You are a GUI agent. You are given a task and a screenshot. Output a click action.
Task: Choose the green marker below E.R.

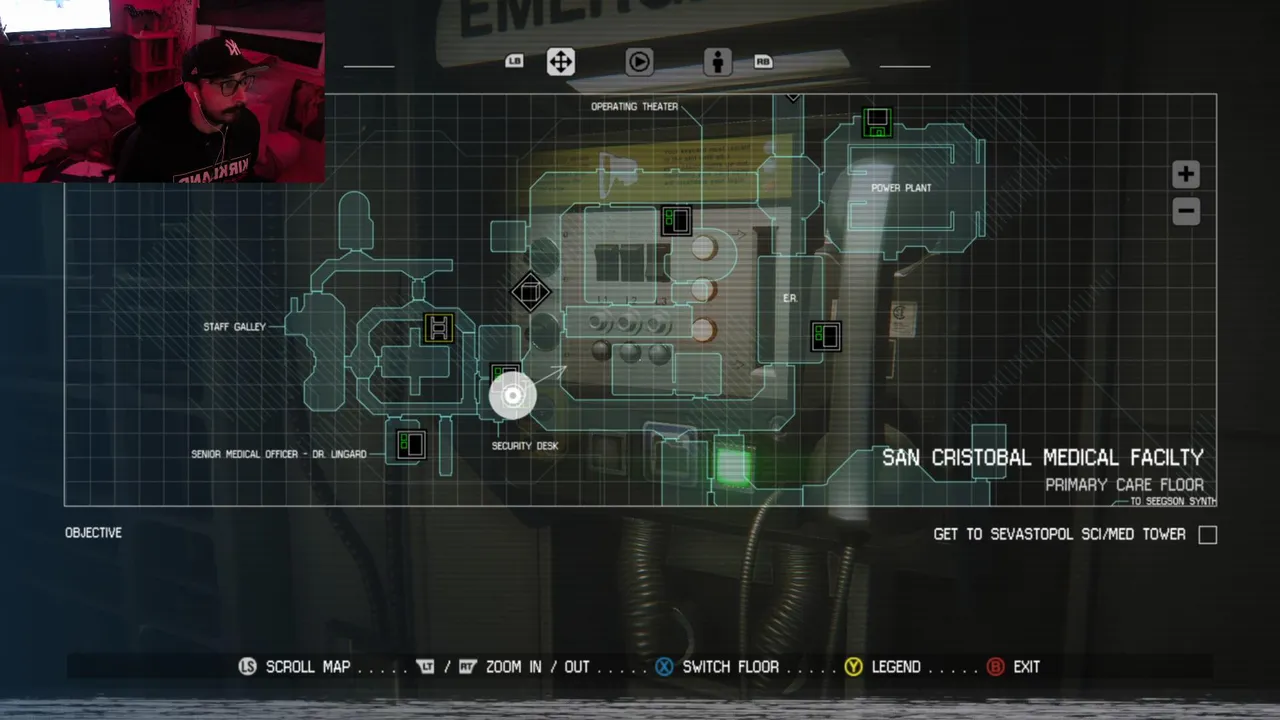click(825, 336)
